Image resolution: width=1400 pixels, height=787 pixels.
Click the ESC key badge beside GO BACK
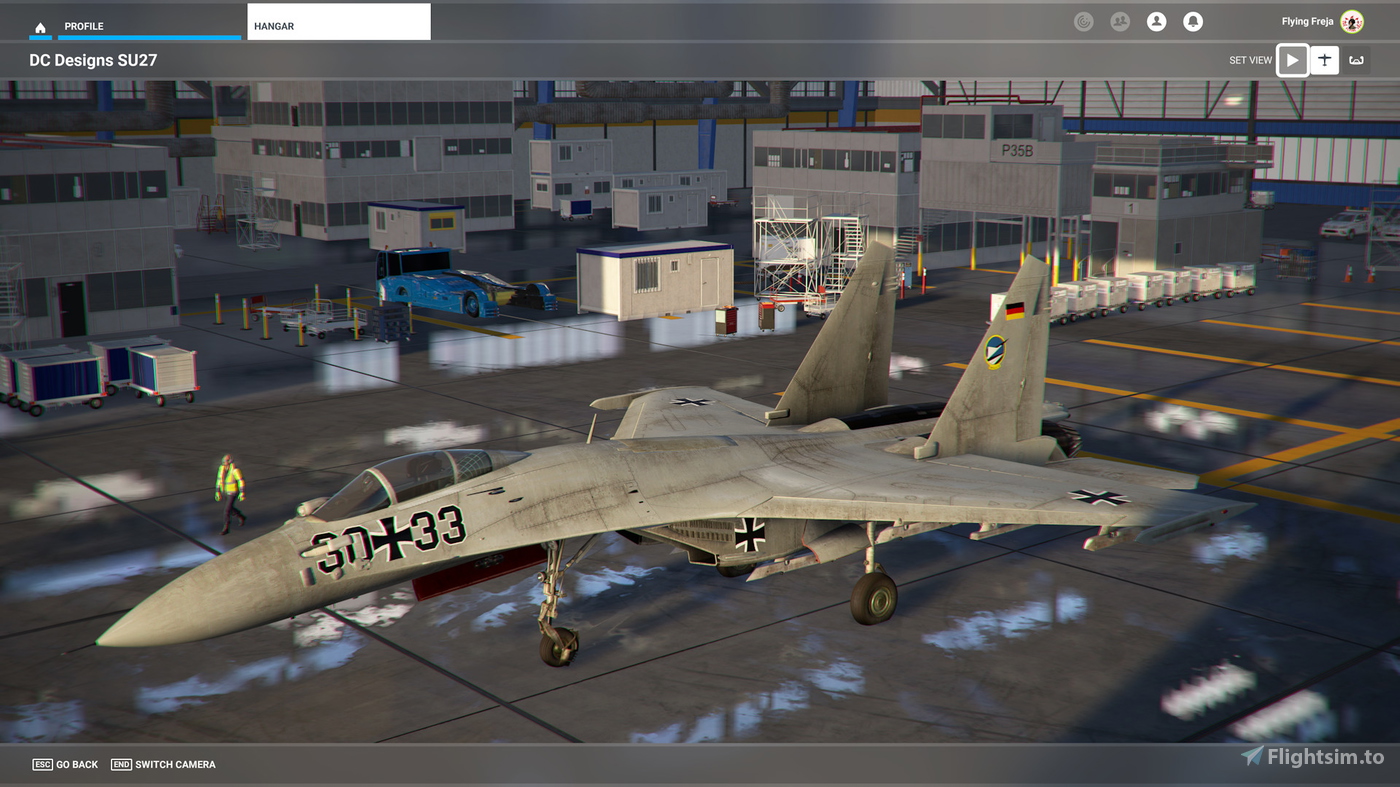coord(42,763)
